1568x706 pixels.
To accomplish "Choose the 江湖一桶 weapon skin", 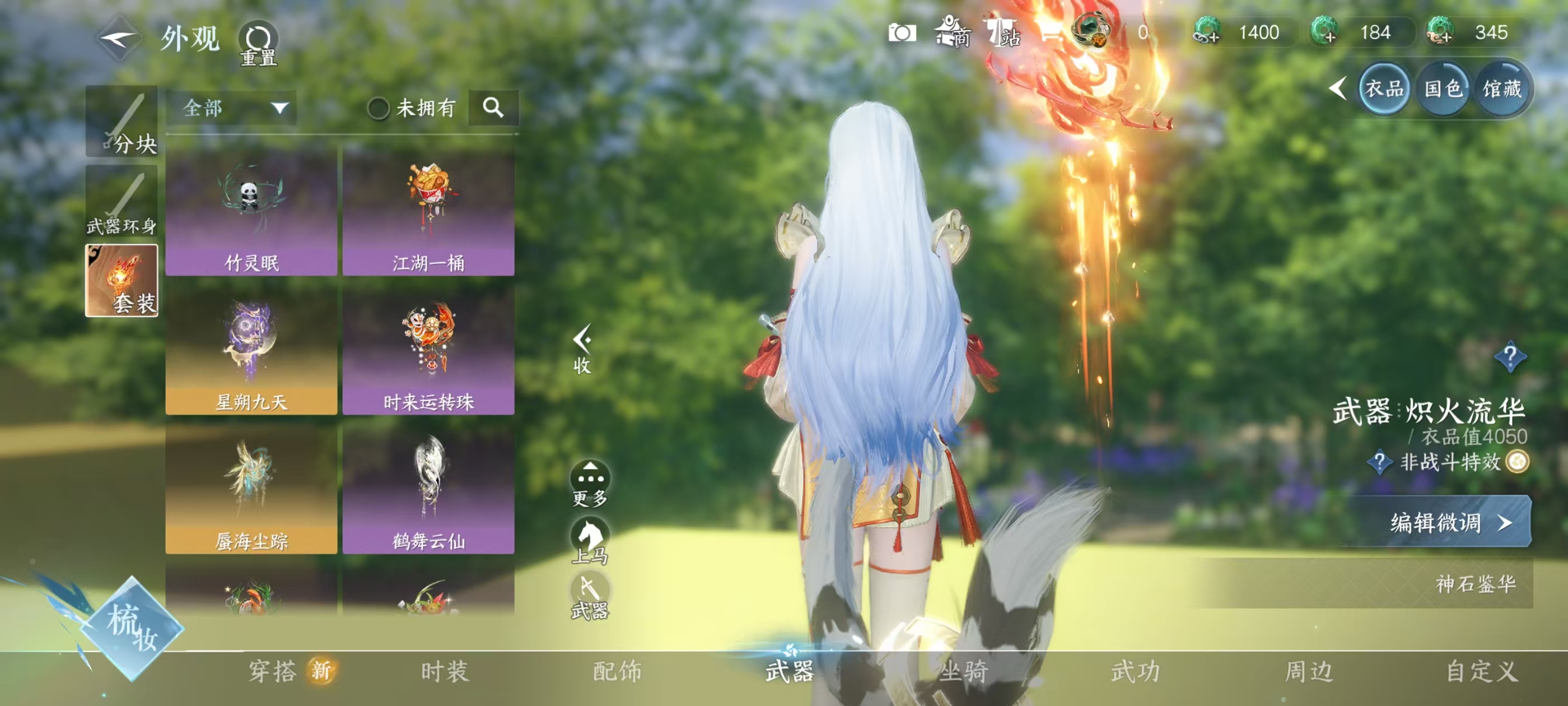I will [x=428, y=211].
